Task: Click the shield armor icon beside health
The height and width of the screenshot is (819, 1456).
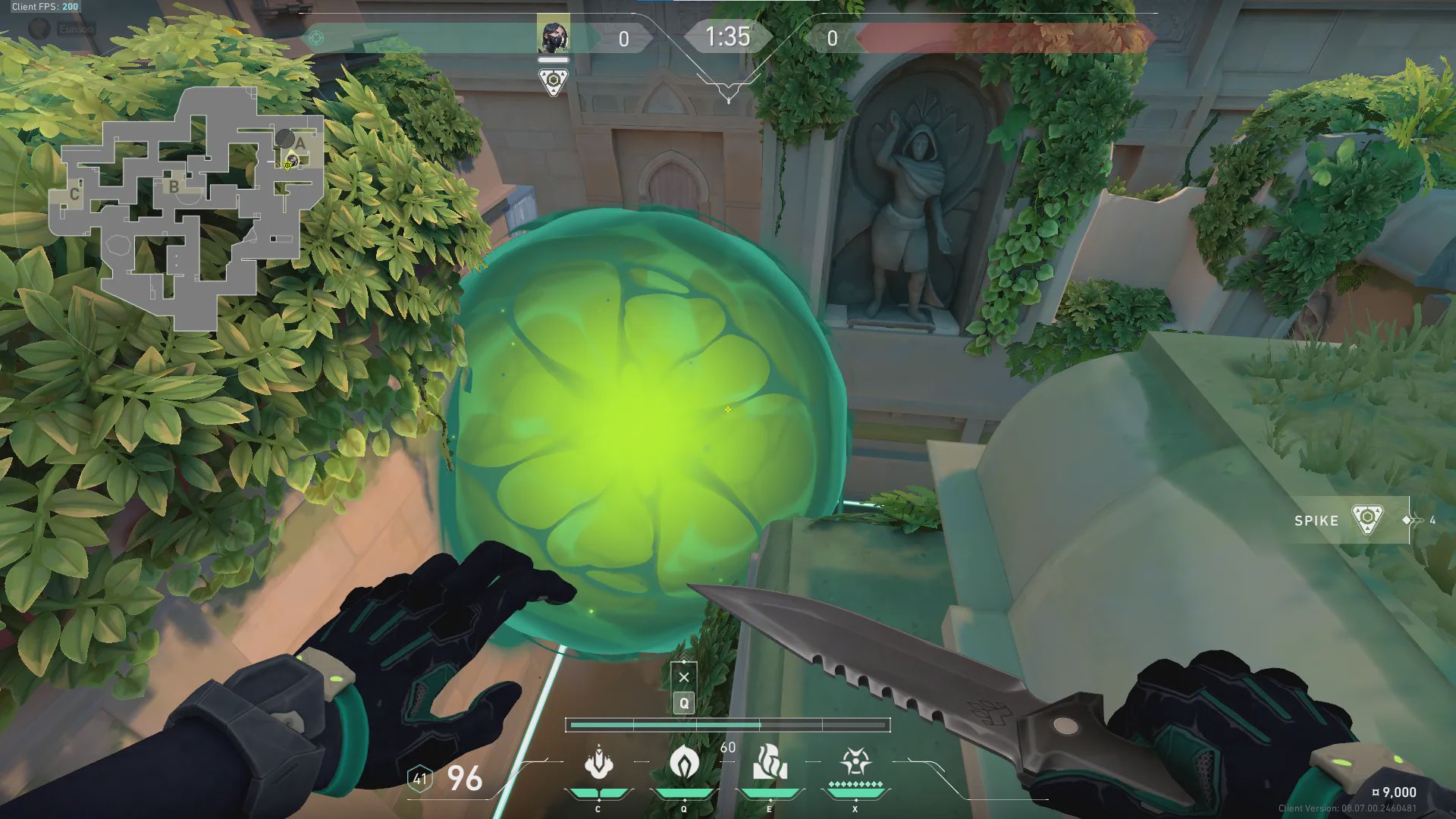Action: pyautogui.click(x=419, y=778)
